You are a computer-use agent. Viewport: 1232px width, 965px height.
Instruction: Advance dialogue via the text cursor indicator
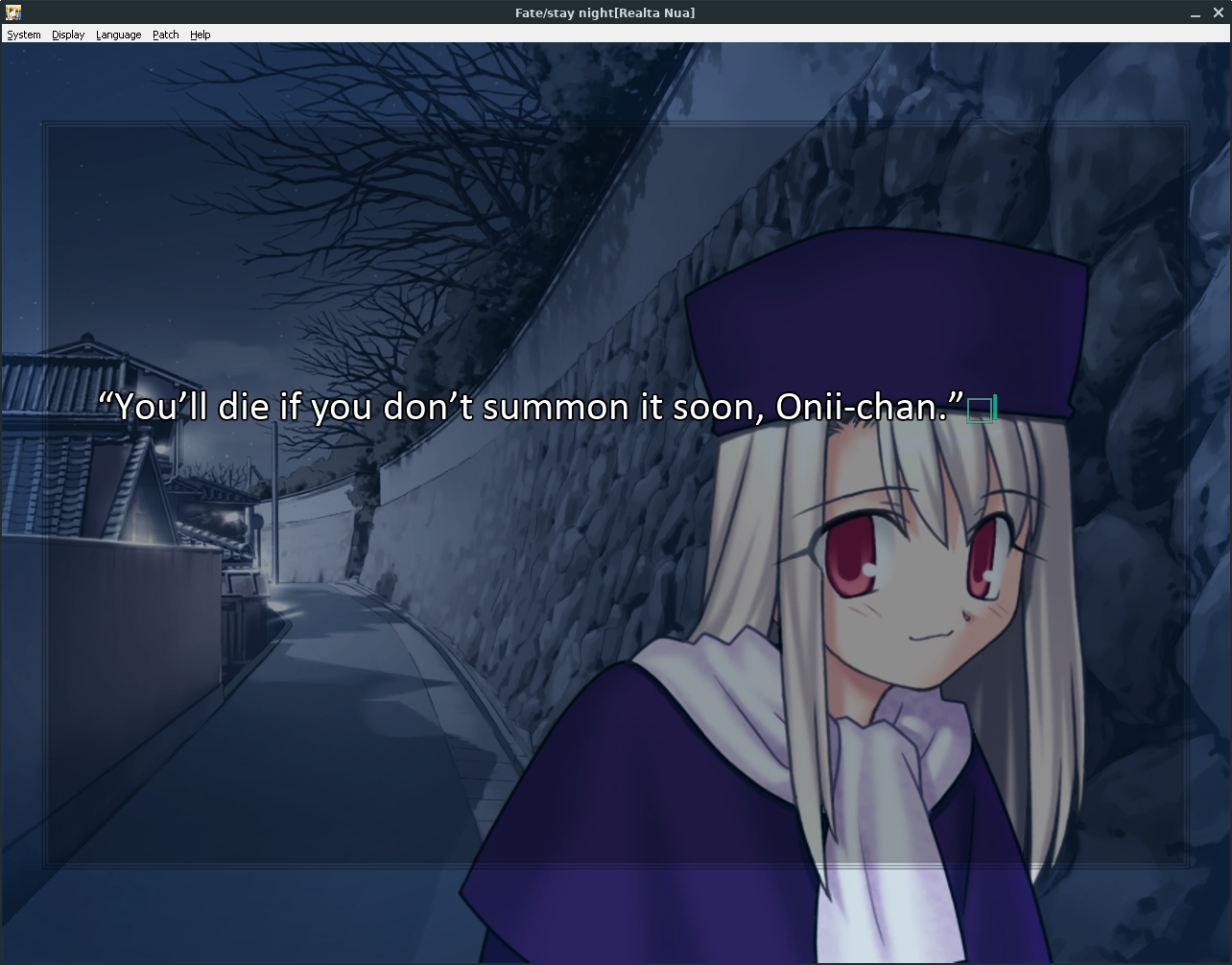[x=981, y=411]
